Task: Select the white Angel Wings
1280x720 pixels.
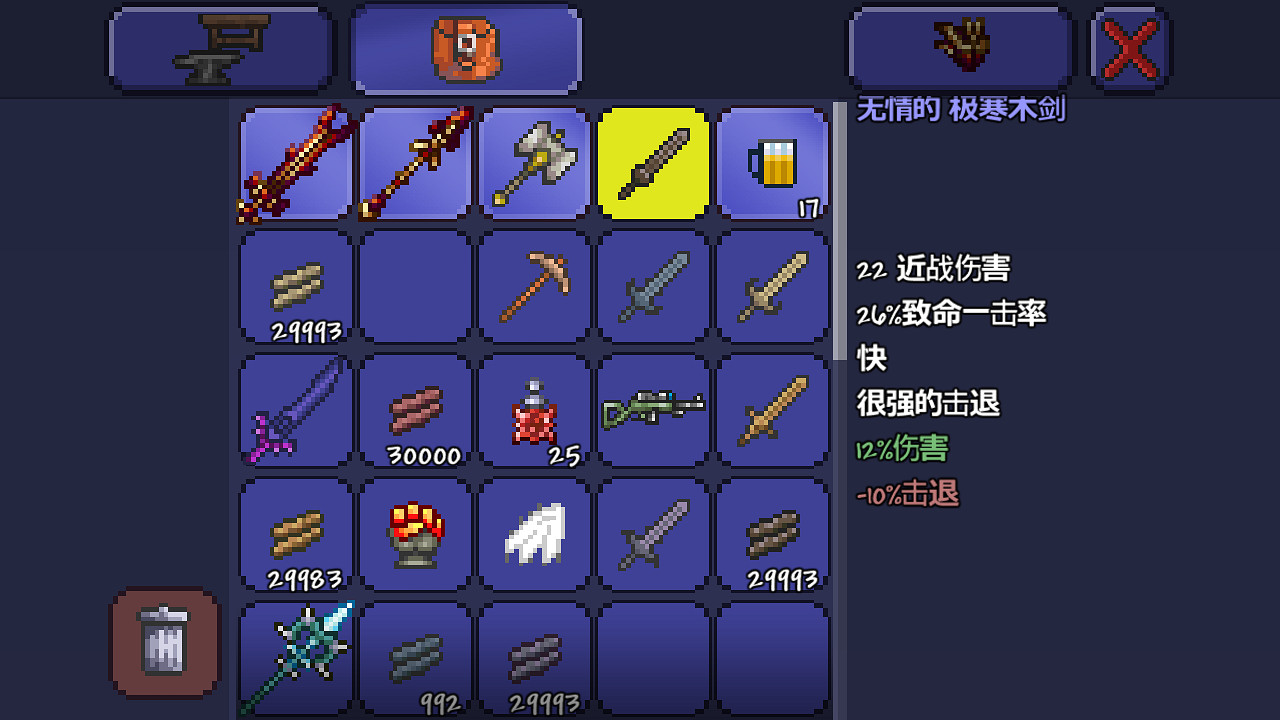Action: coord(533,534)
